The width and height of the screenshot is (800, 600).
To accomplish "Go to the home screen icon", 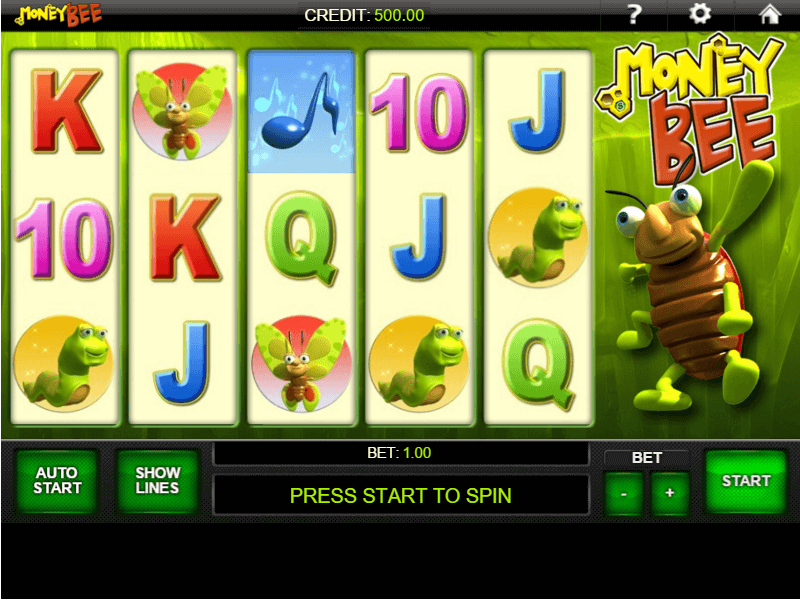I will click(x=769, y=14).
